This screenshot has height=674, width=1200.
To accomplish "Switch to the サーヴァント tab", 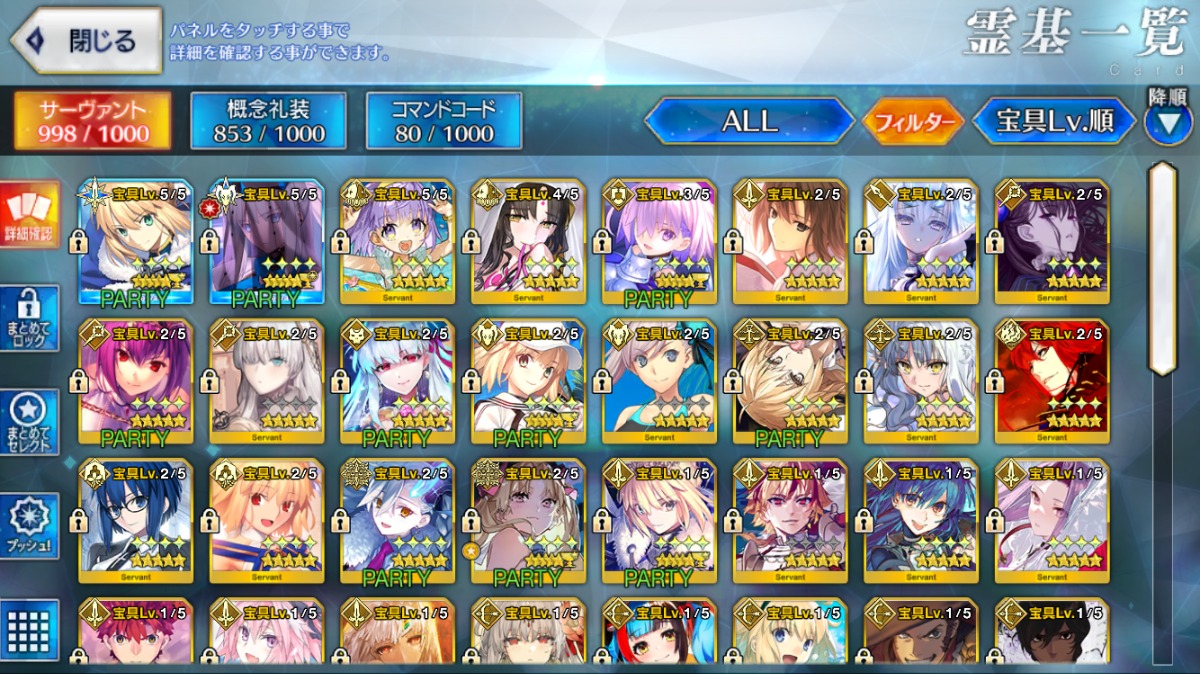I will (92, 121).
